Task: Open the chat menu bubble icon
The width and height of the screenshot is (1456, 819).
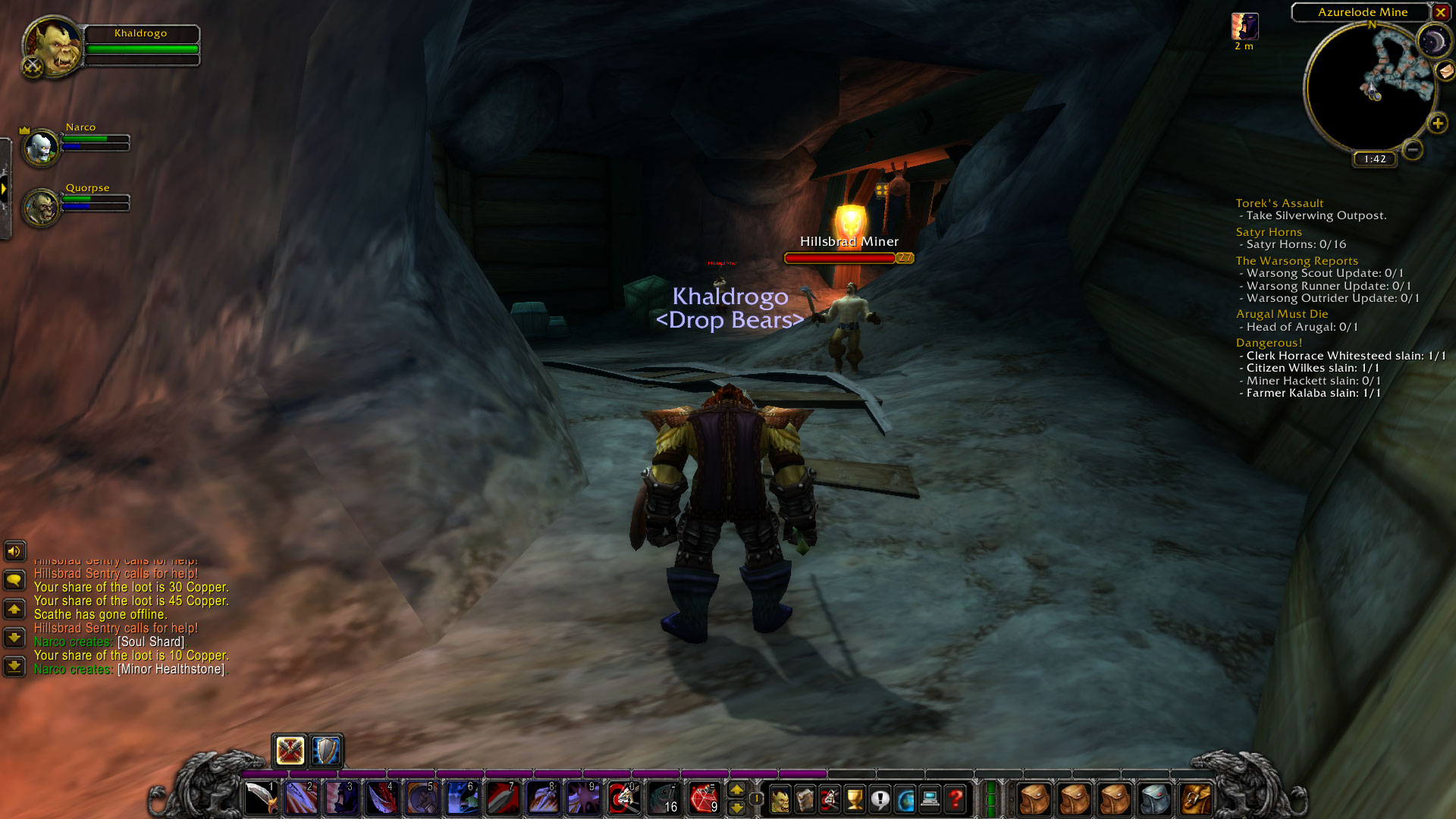Action: (x=15, y=580)
